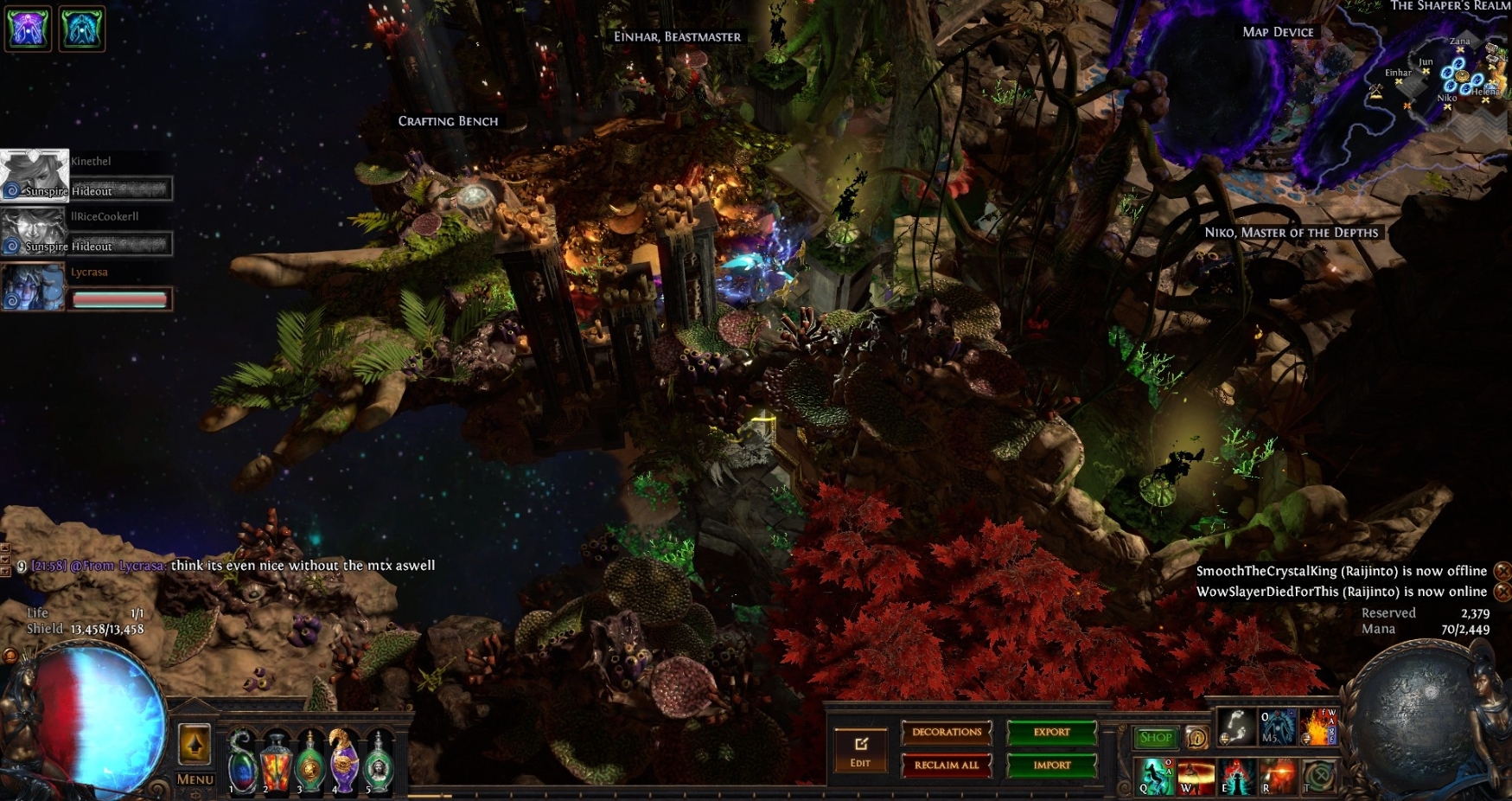Open the green Shop button
This screenshot has width=1512, height=801.
1155,738
